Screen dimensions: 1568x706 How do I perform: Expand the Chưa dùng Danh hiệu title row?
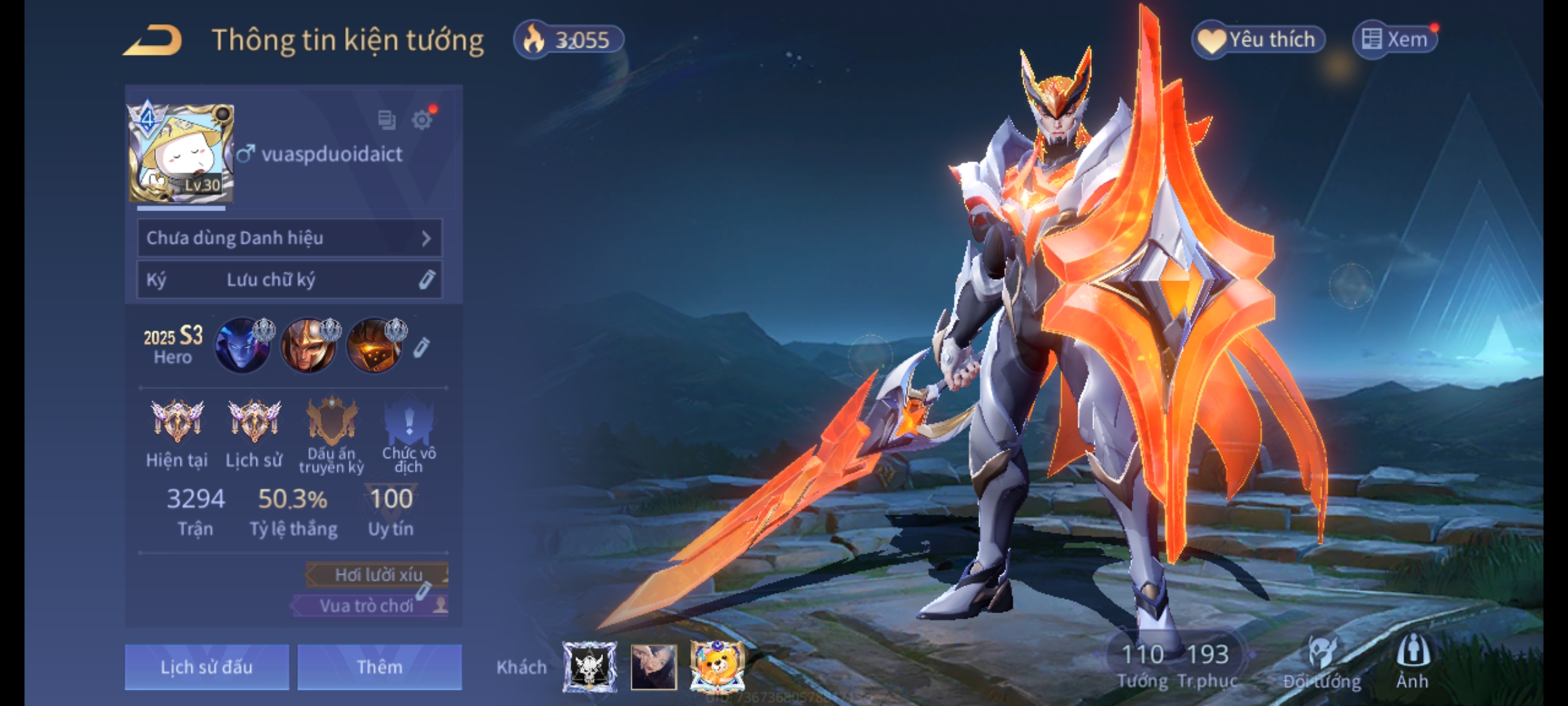click(289, 238)
